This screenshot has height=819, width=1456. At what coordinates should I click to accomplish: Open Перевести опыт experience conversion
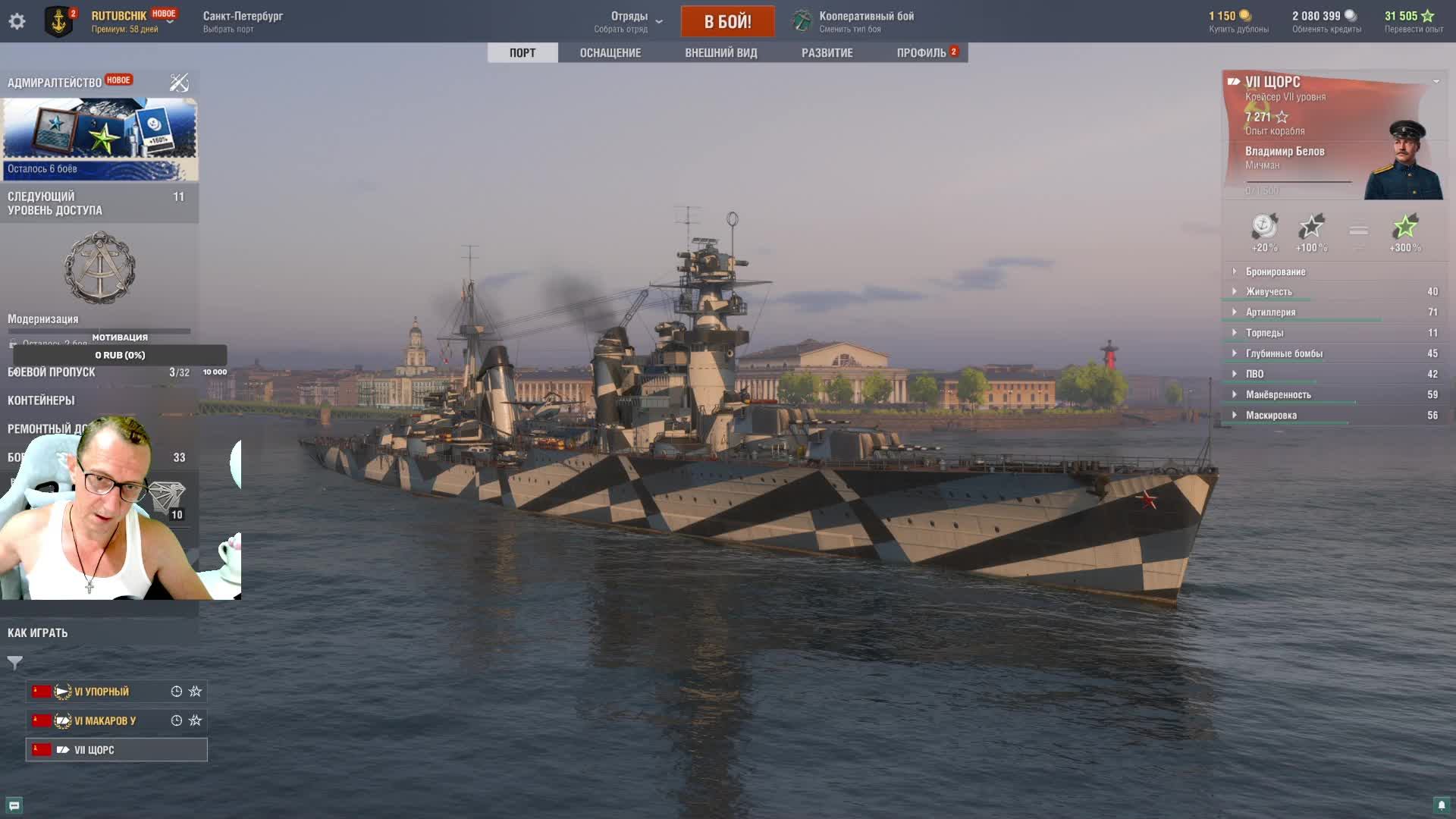(1414, 21)
